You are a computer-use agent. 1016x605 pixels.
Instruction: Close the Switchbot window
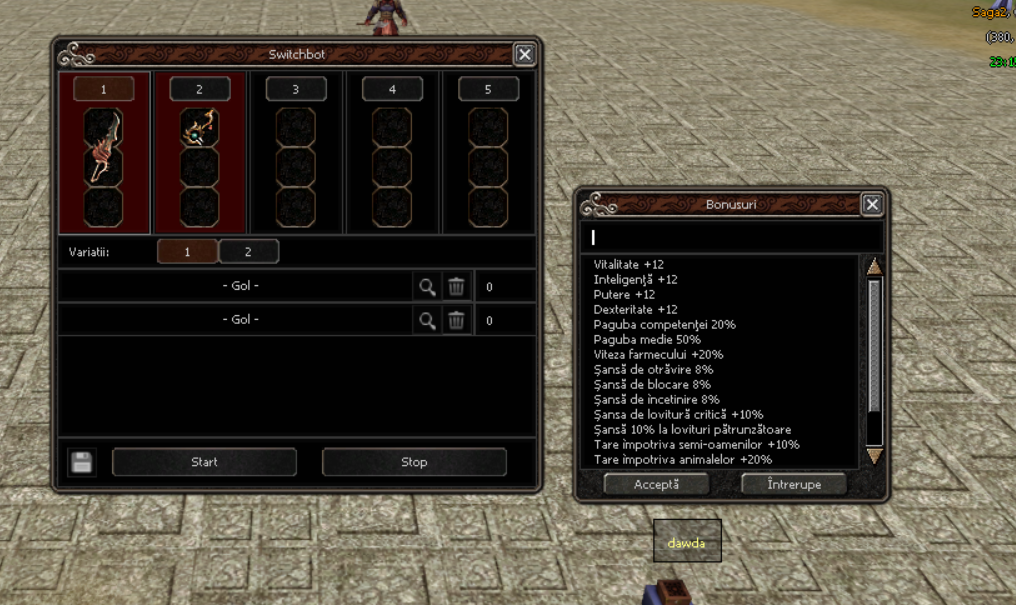(x=524, y=54)
